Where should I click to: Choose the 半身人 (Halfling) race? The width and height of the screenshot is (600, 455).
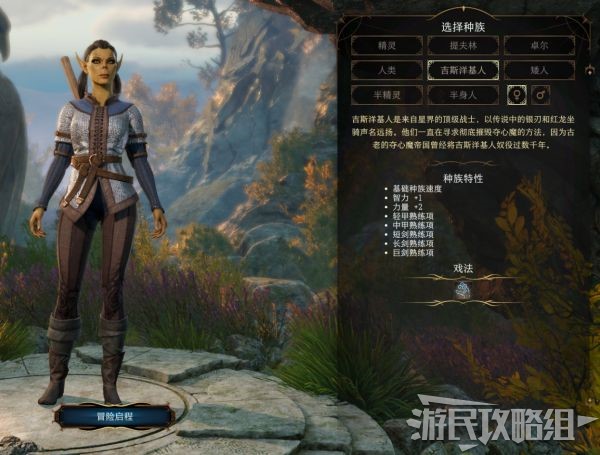tap(462, 95)
